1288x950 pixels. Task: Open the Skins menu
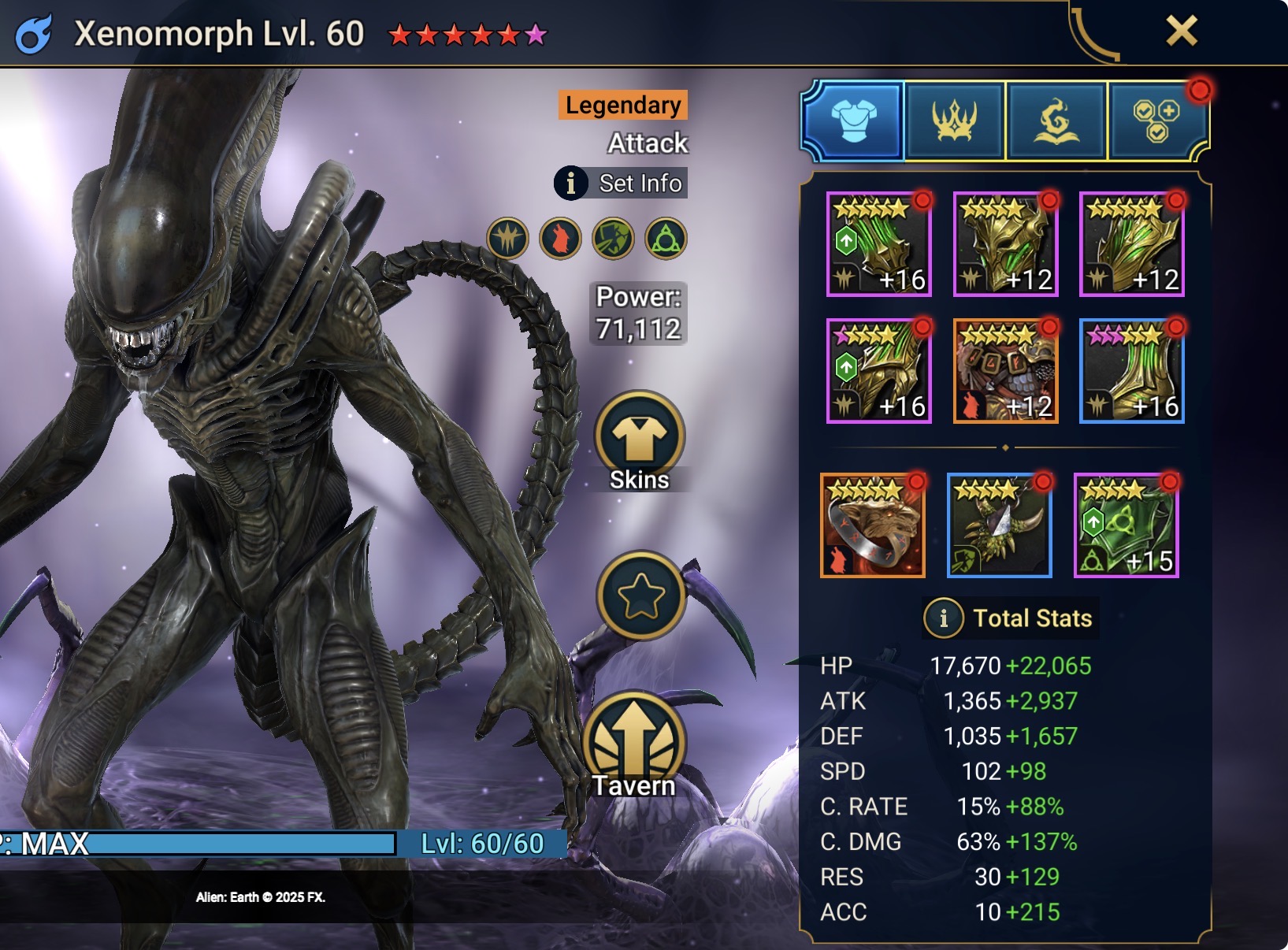(x=640, y=442)
